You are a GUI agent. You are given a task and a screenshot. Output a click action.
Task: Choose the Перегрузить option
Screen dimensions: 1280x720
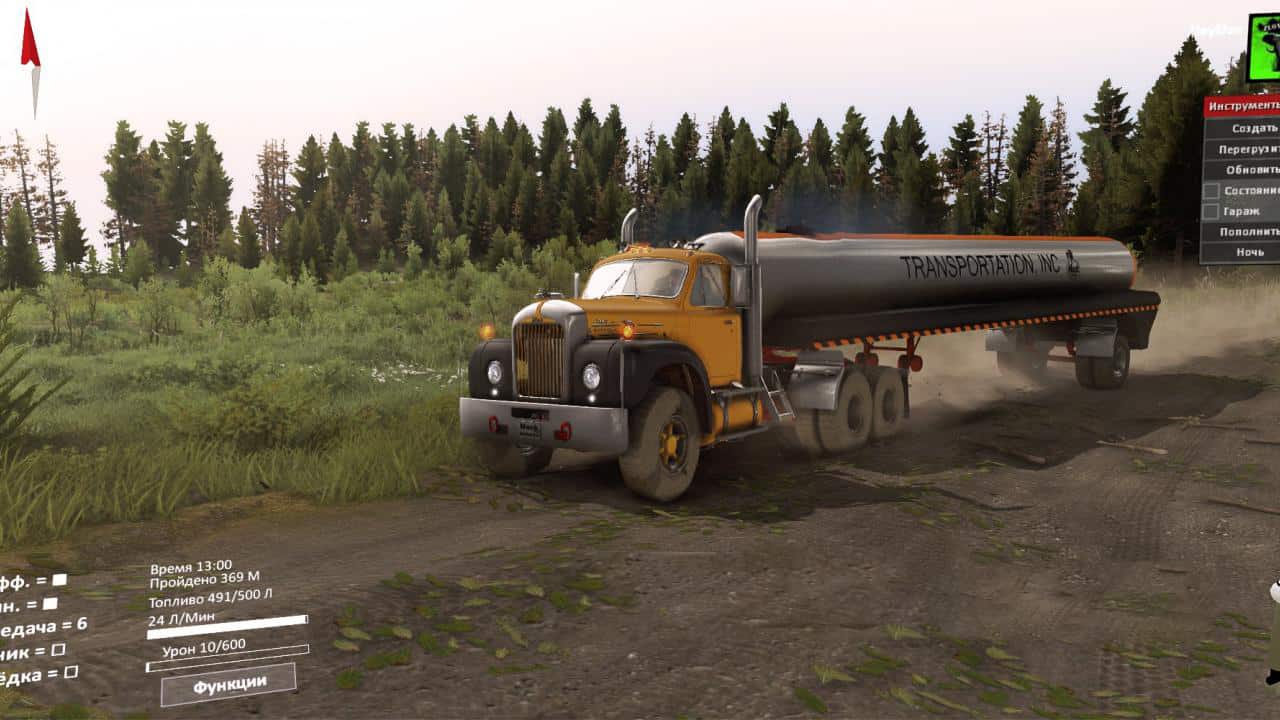click(x=1247, y=149)
